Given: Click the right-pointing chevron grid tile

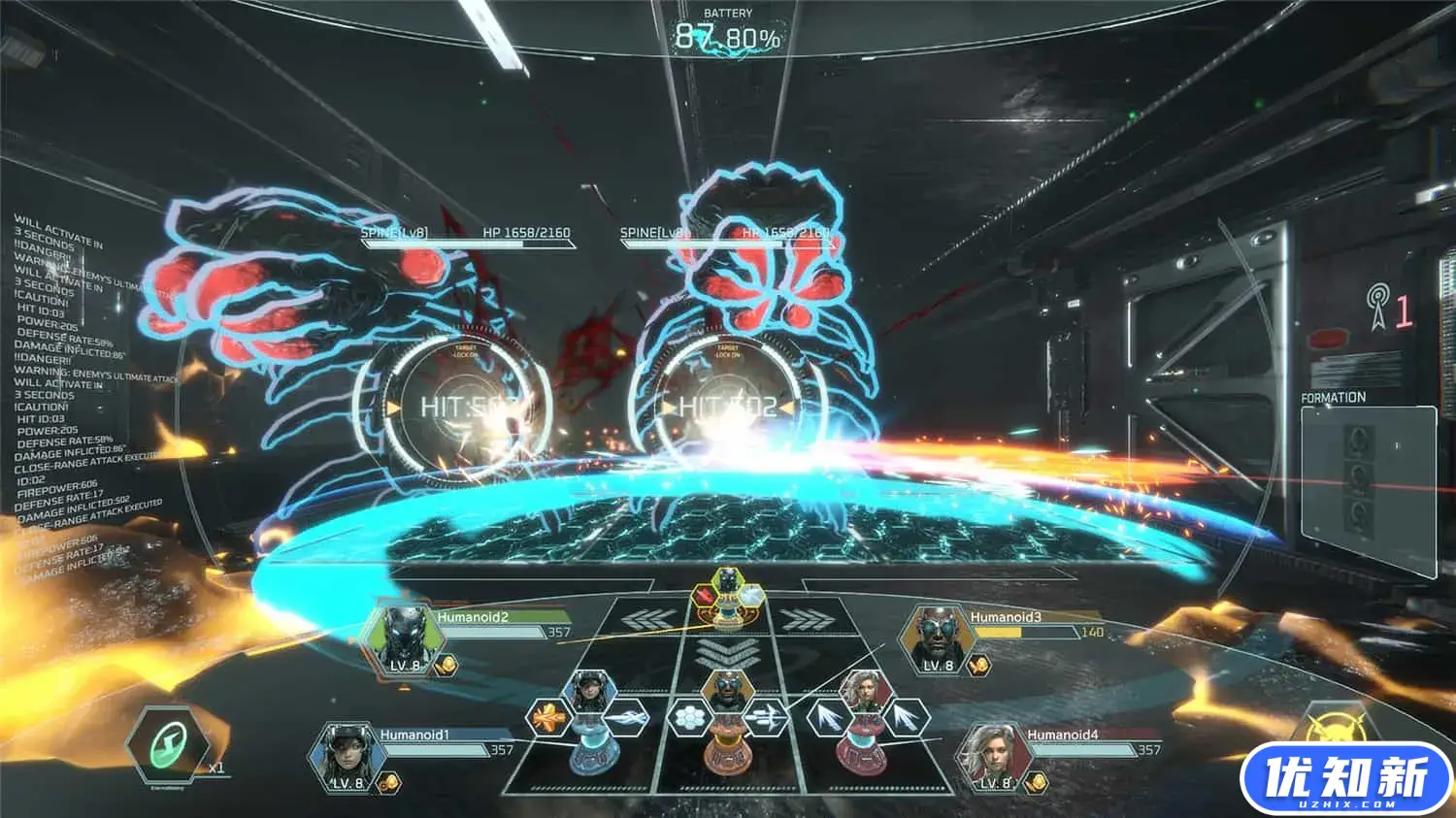Looking at the screenshot, I should (x=805, y=619).
